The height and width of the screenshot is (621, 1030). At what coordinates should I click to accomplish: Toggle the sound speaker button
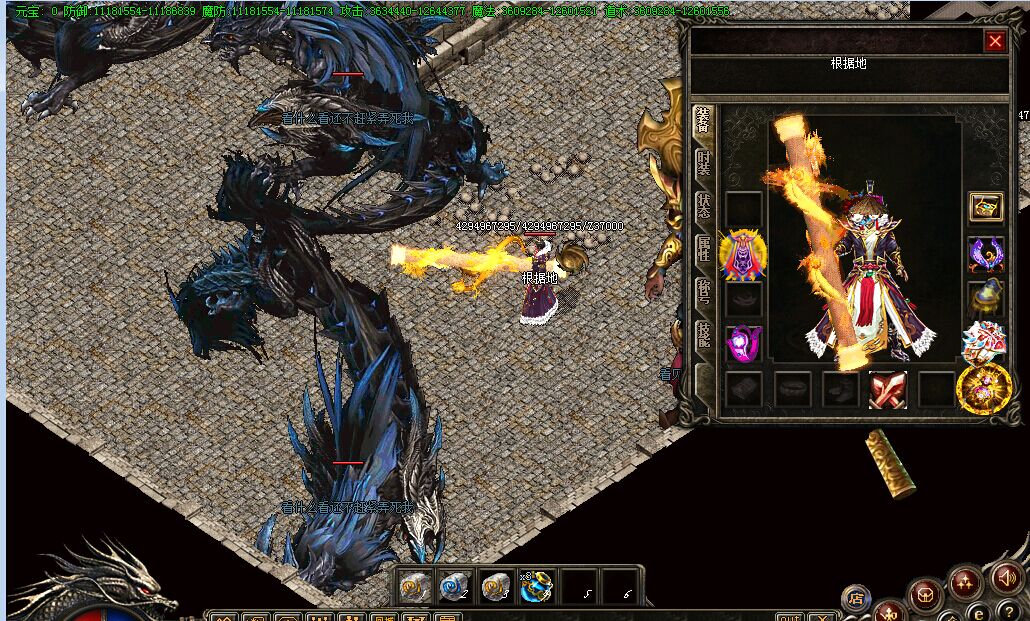[x=1006, y=577]
